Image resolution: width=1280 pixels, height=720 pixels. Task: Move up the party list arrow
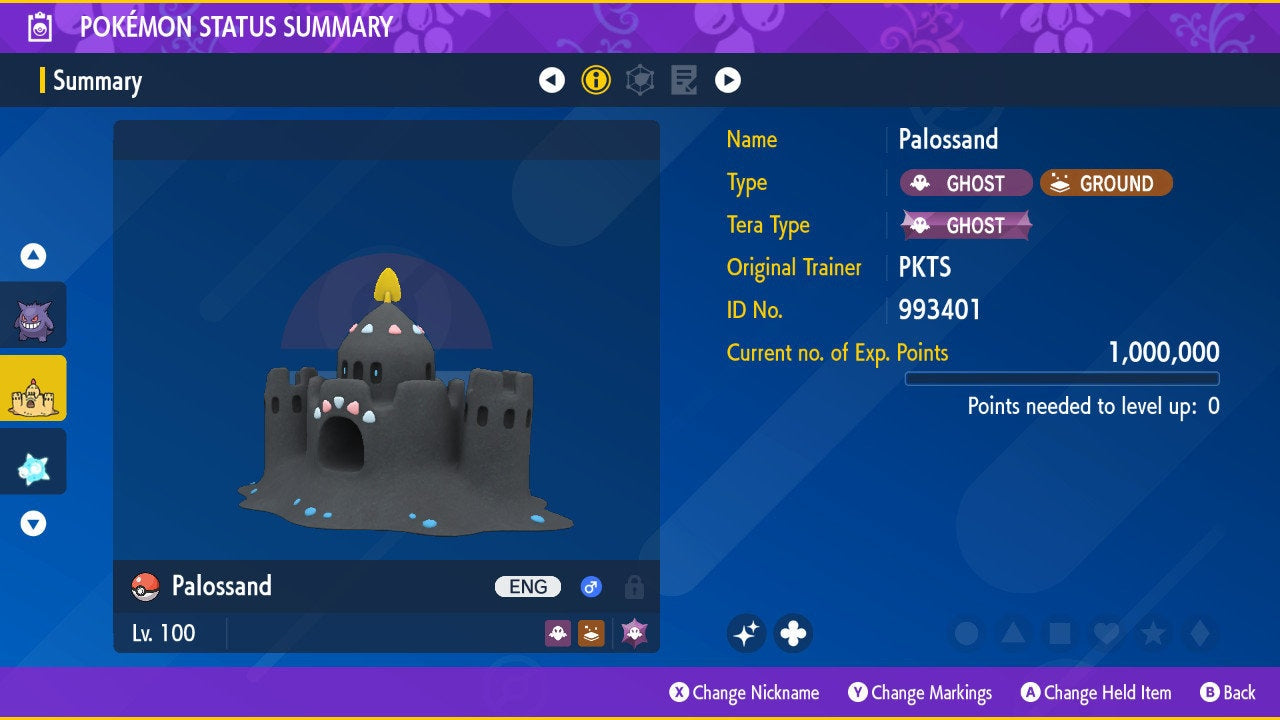[33, 256]
